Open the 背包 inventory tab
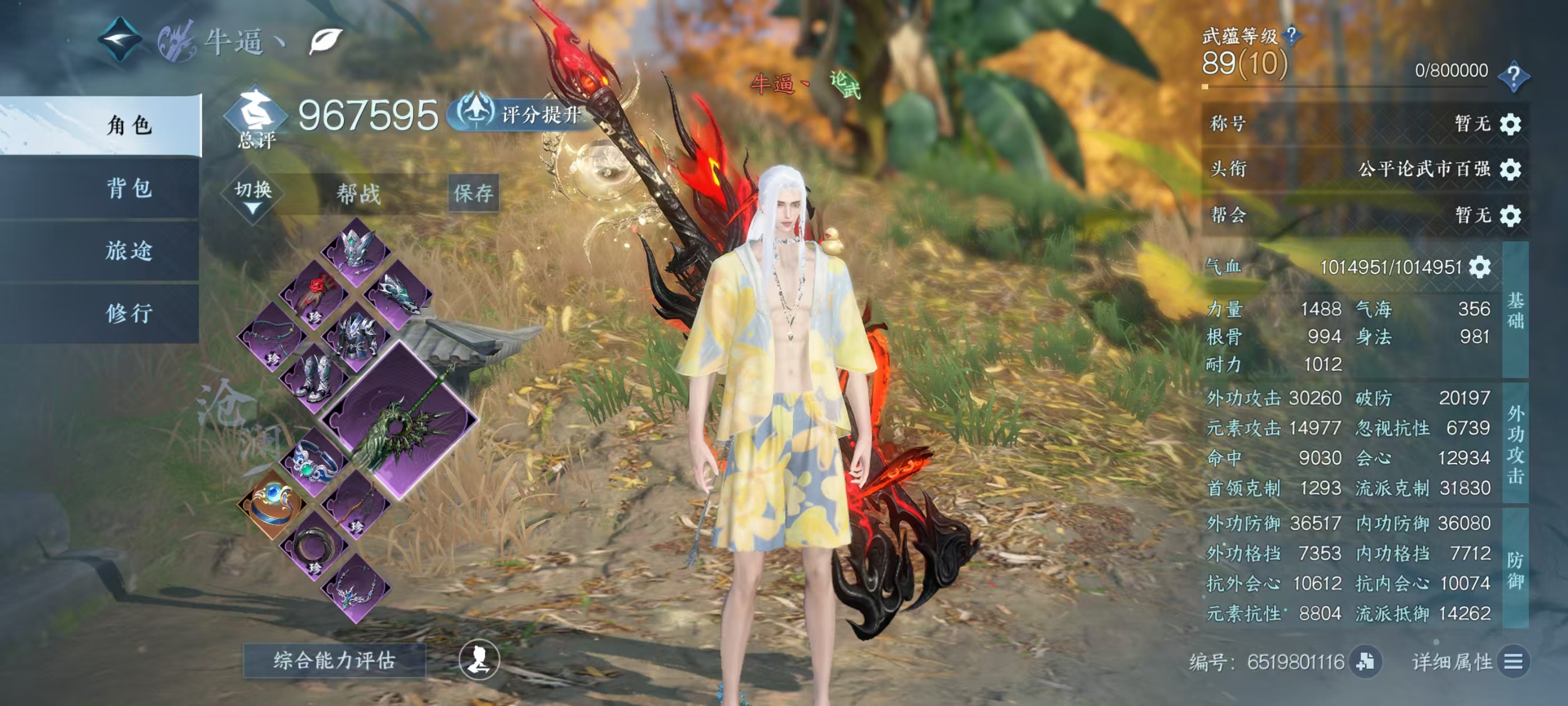This screenshot has width=1568, height=706. [x=129, y=188]
